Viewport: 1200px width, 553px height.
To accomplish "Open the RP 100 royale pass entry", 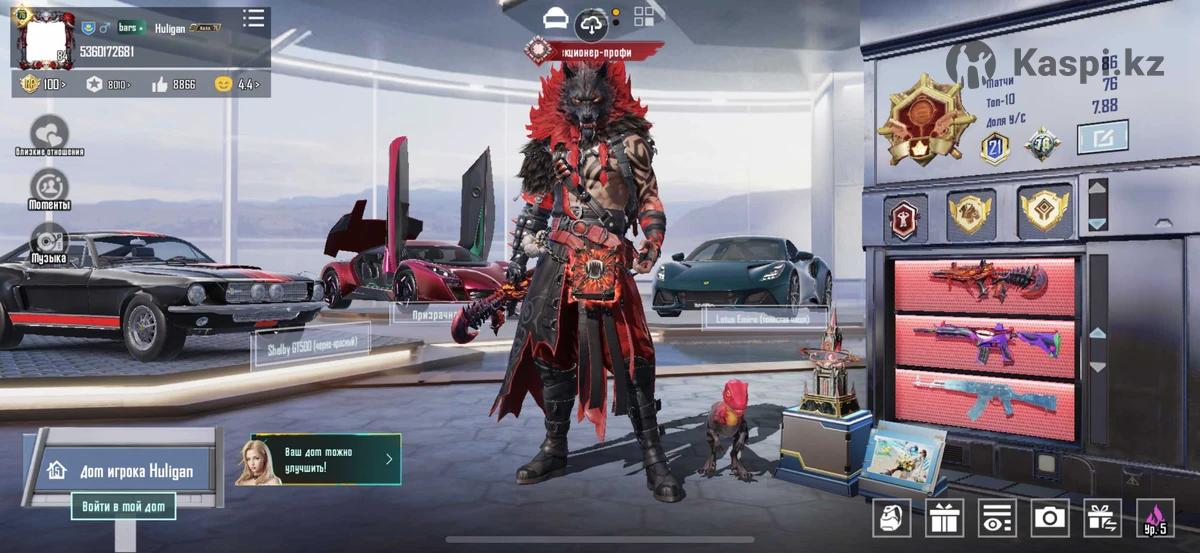I will pyautogui.click(x=43, y=85).
